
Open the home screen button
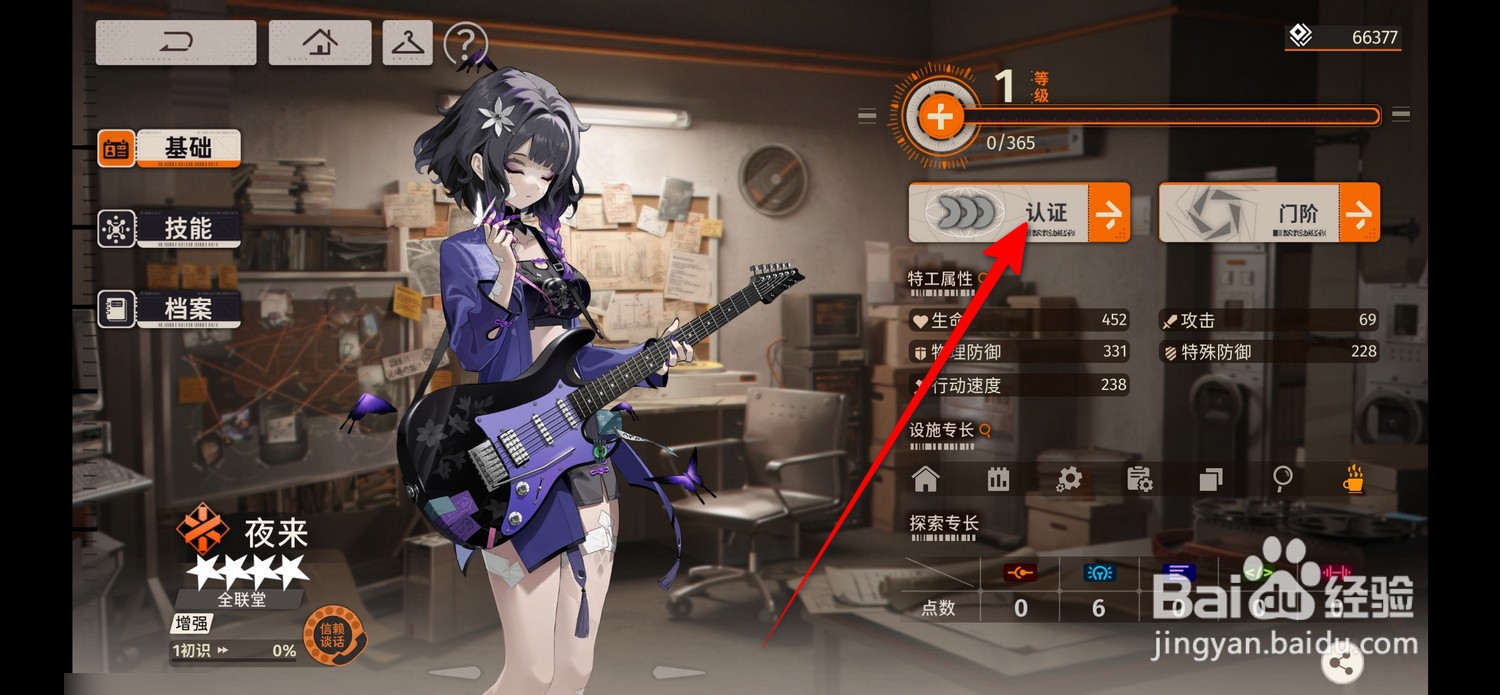click(x=320, y=43)
